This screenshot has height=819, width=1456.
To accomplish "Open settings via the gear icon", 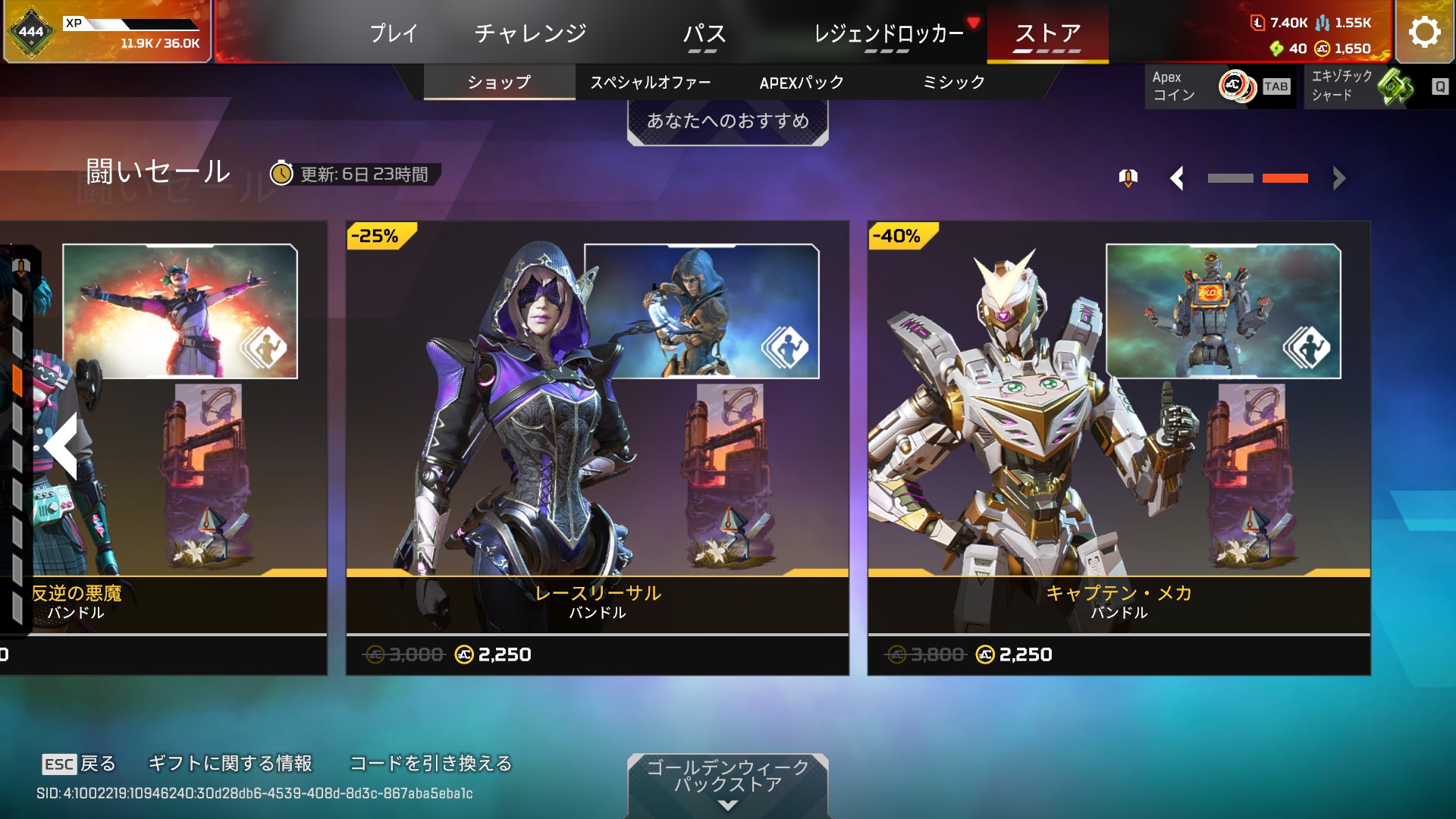I will point(1424,32).
